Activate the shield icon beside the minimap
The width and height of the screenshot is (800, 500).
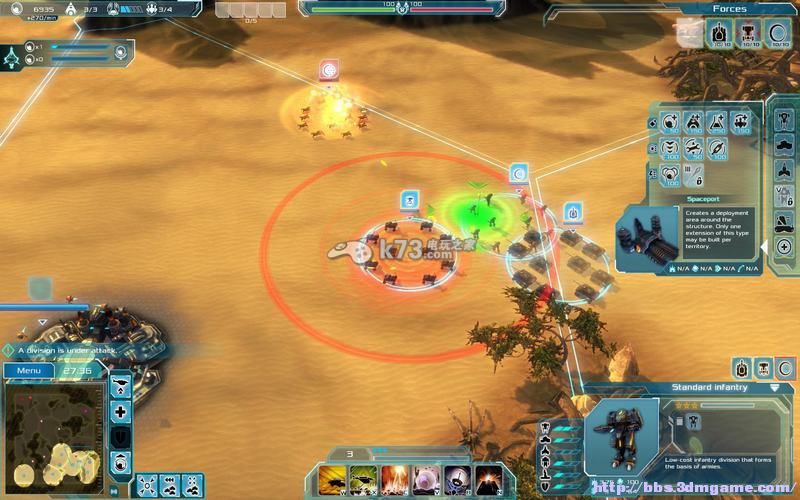120,437
